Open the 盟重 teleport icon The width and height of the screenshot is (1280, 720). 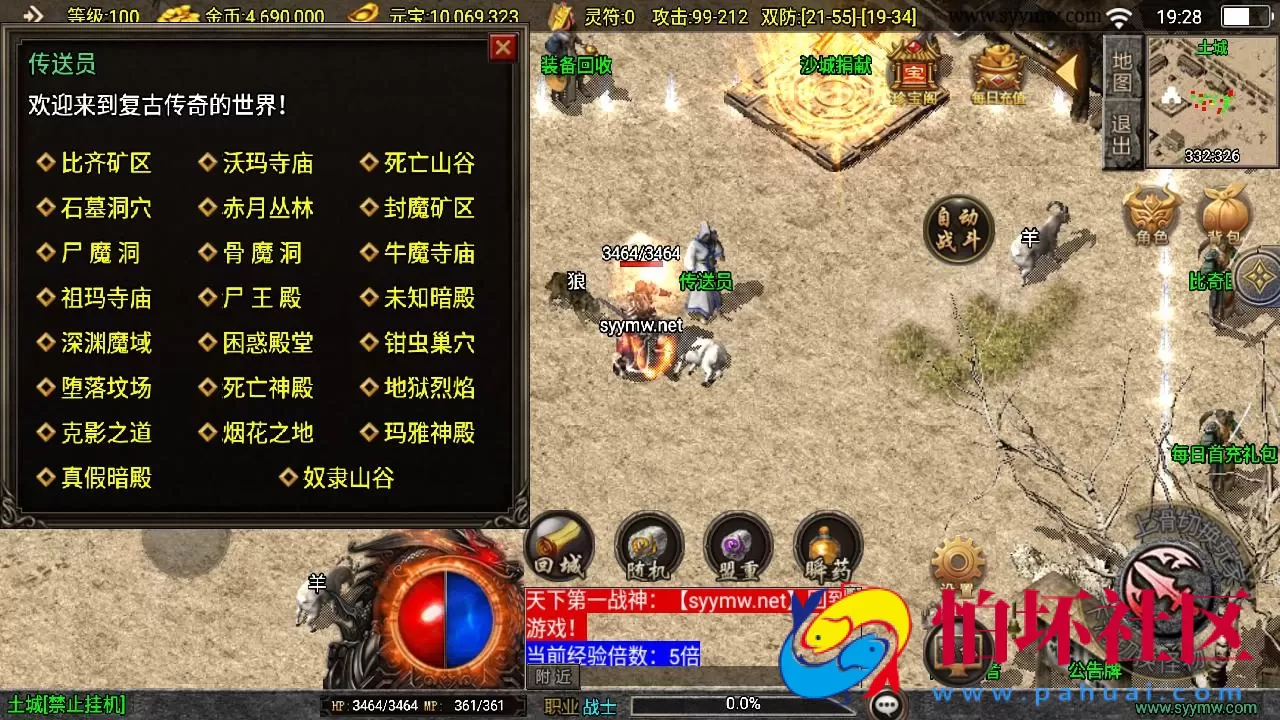738,547
